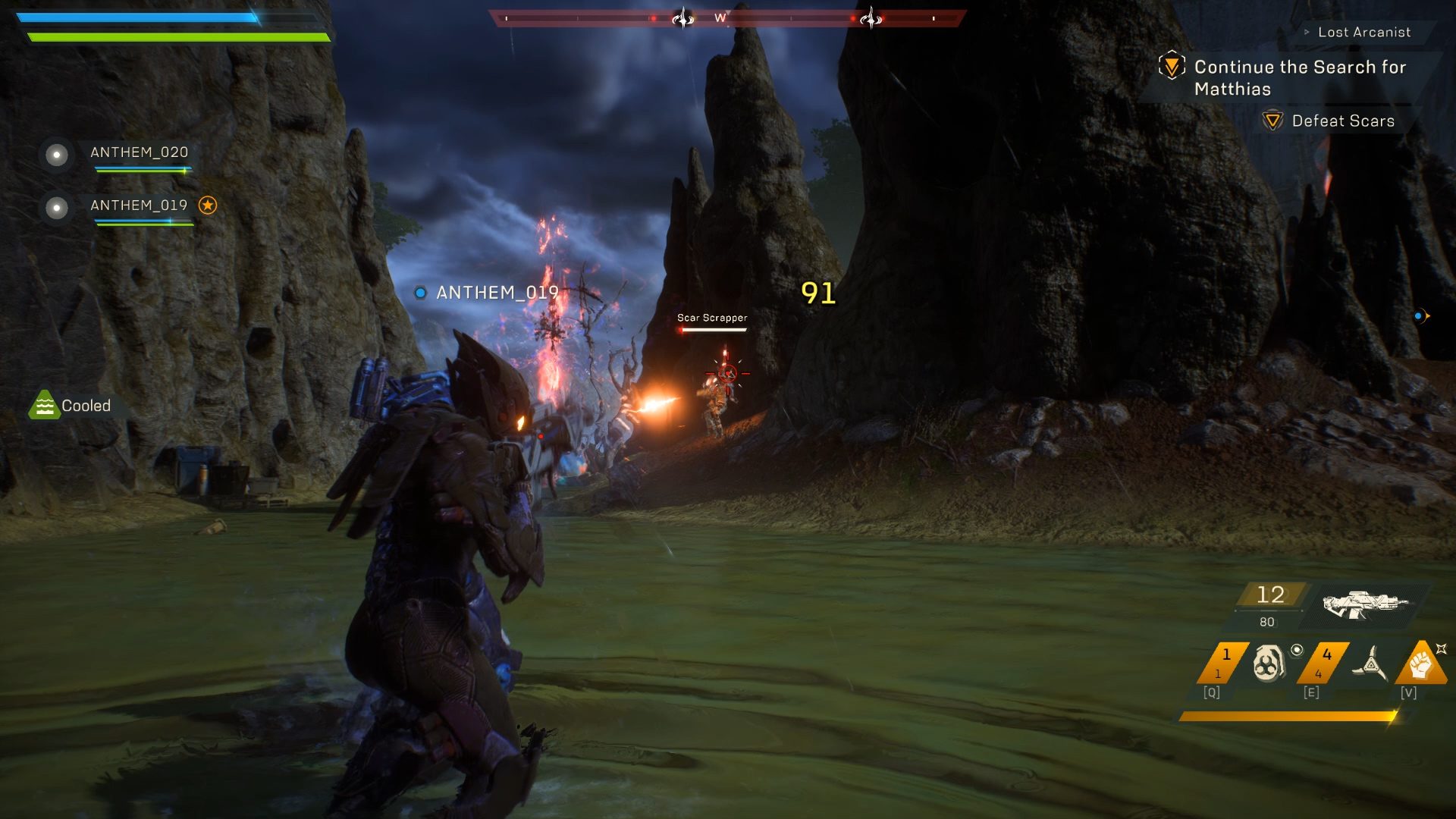Expand the blue marker on the right edge

tap(1417, 316)
